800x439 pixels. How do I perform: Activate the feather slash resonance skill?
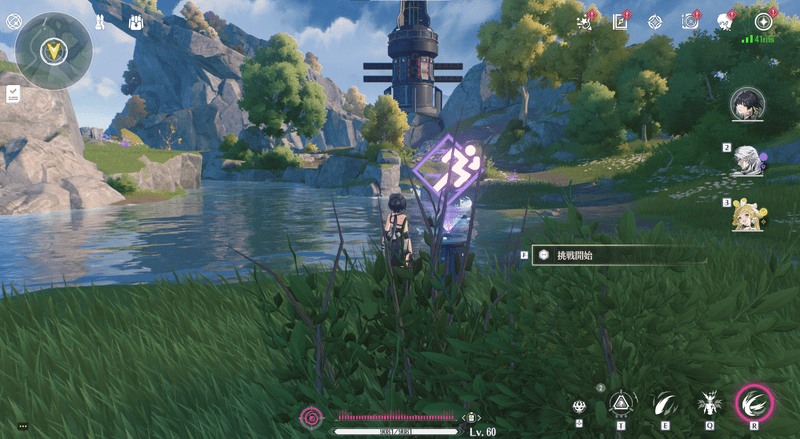pos(664,403)
